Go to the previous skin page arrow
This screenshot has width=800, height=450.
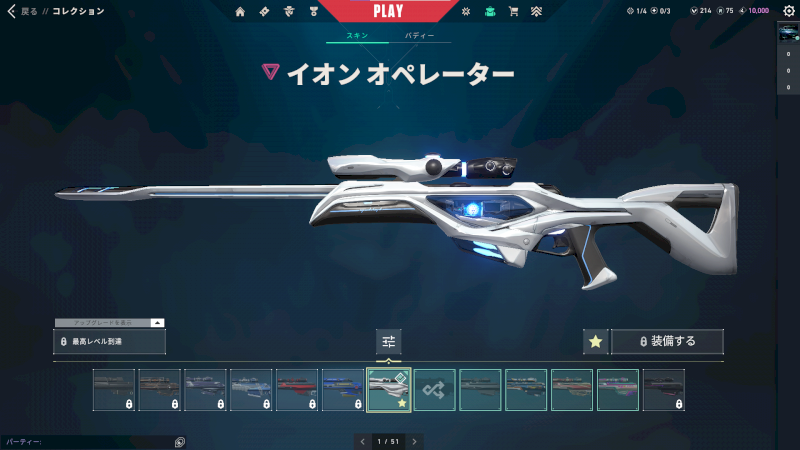pos(361,440)
